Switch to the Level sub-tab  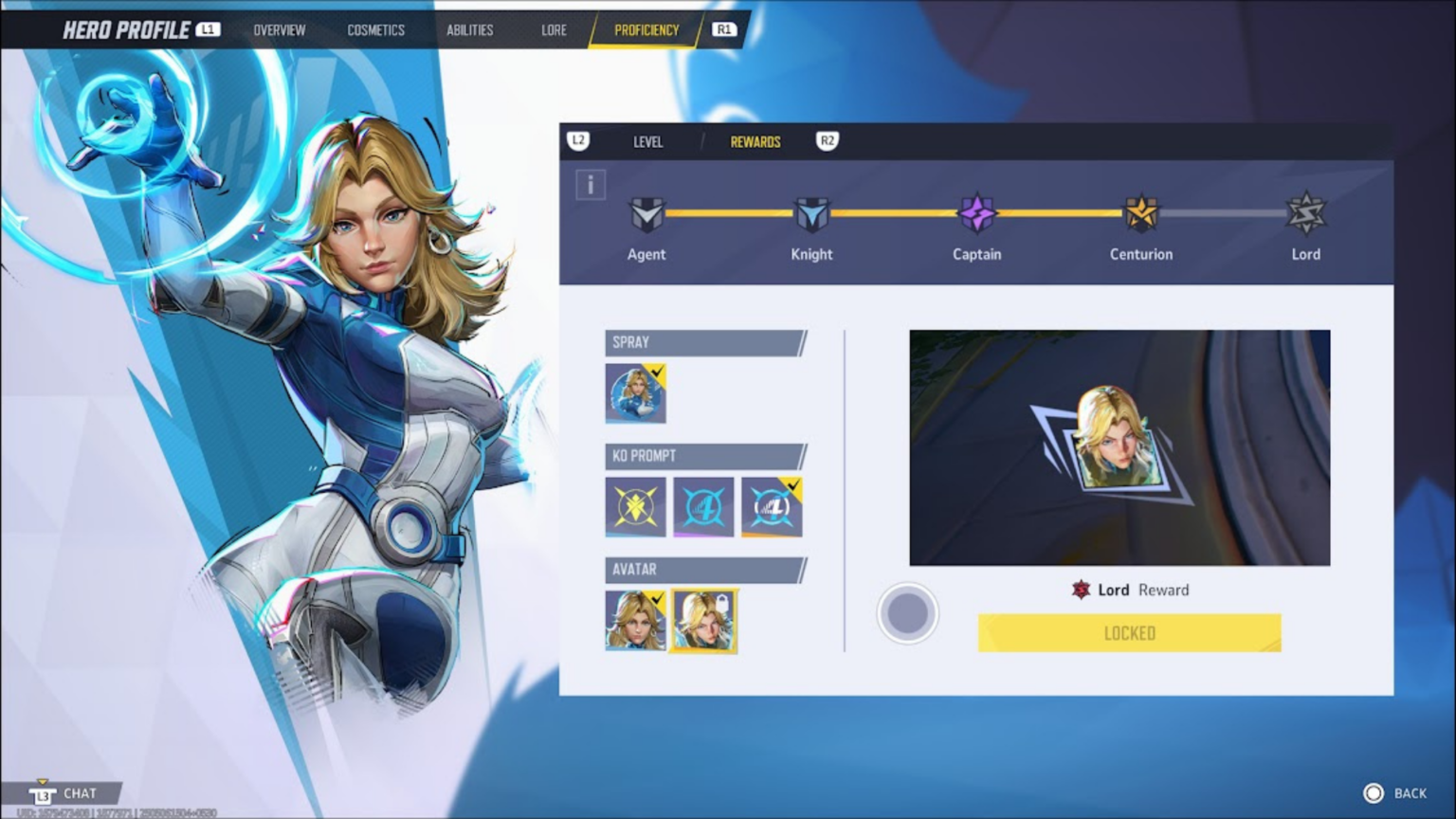[x=647, y=142]
